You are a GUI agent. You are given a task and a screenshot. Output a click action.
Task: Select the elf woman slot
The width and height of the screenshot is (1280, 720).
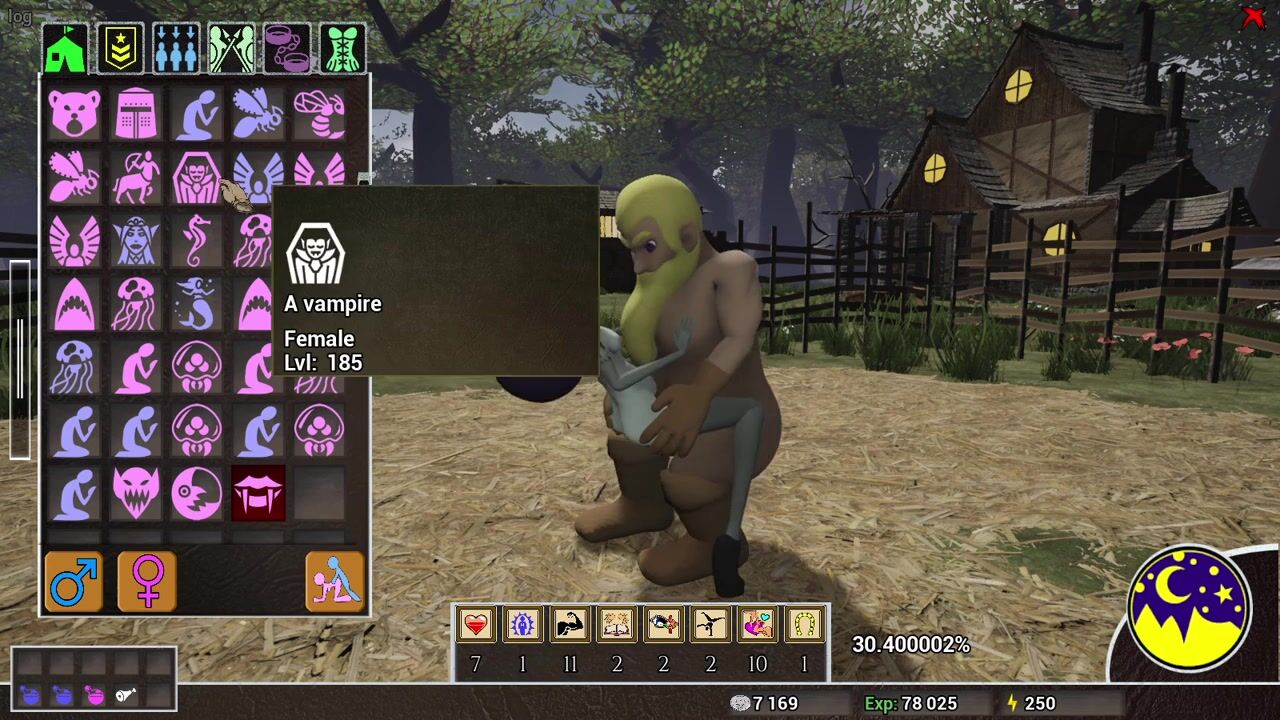(x=136, y=240)
